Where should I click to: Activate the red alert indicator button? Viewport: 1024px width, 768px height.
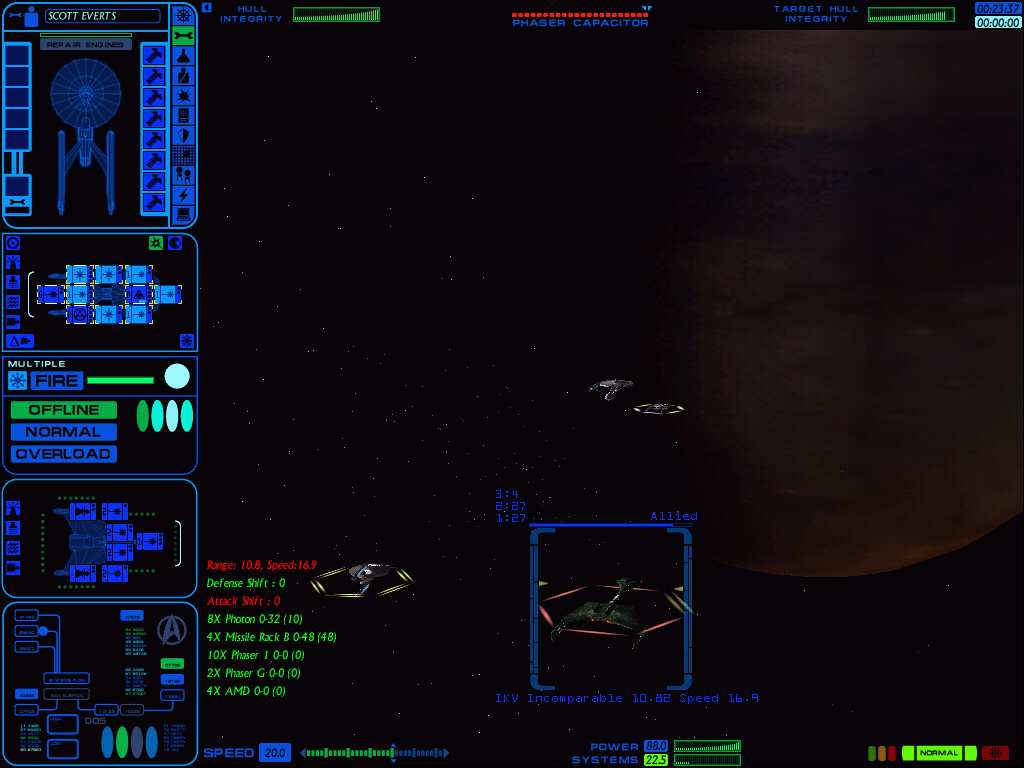tap(995, 753)
